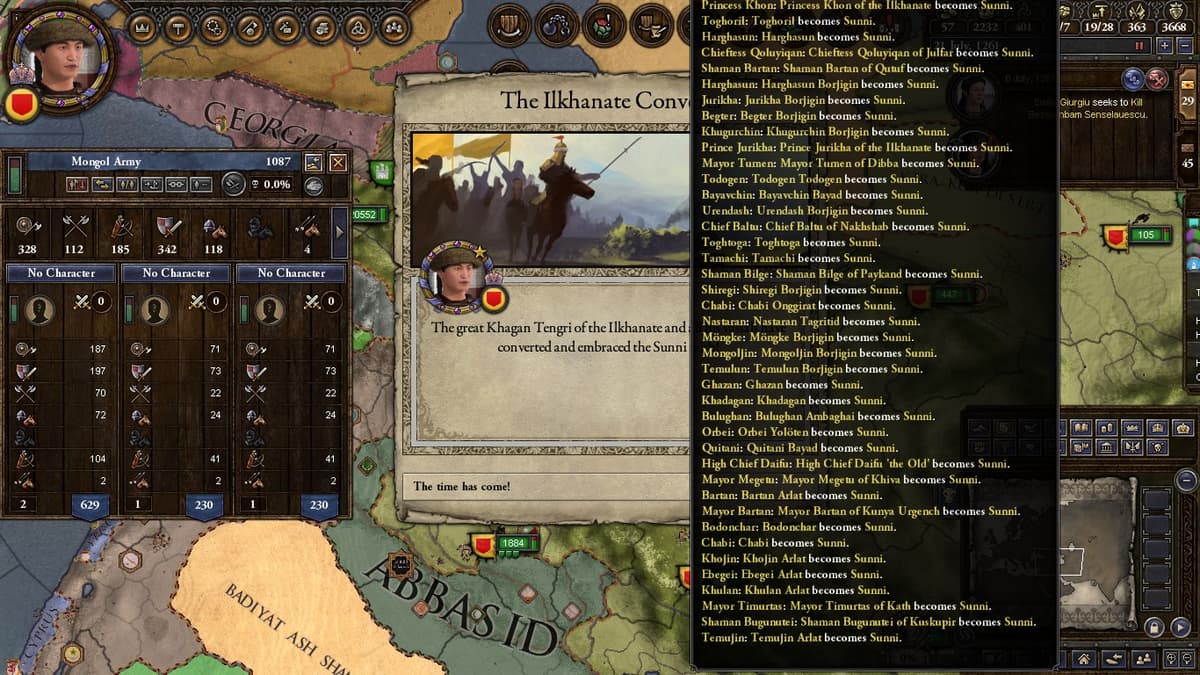Open the ruler character portrait

(x=62, y=55)
